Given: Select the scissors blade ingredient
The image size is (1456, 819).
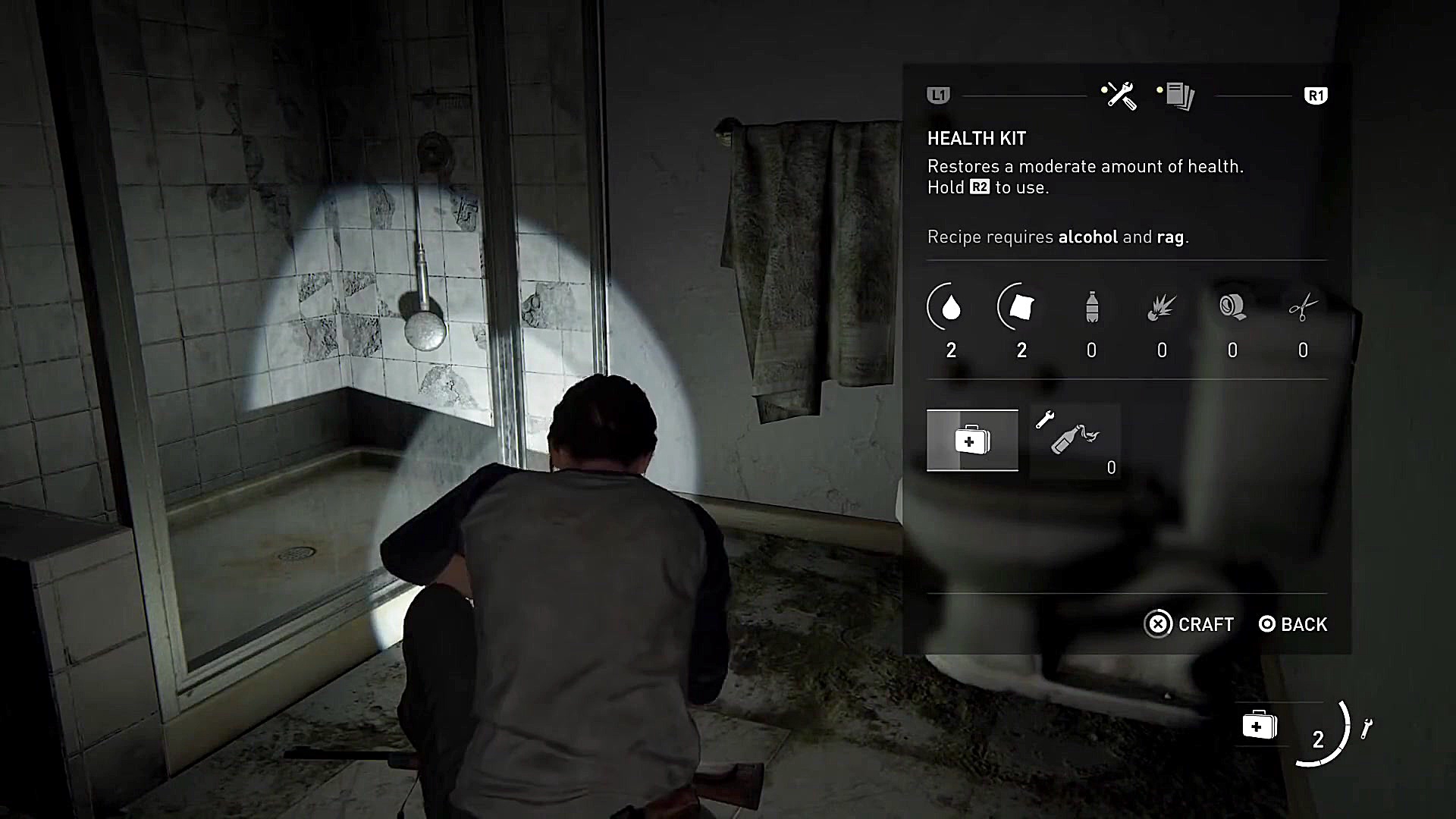Looking at the screenshot, I should pos(1303,307).
